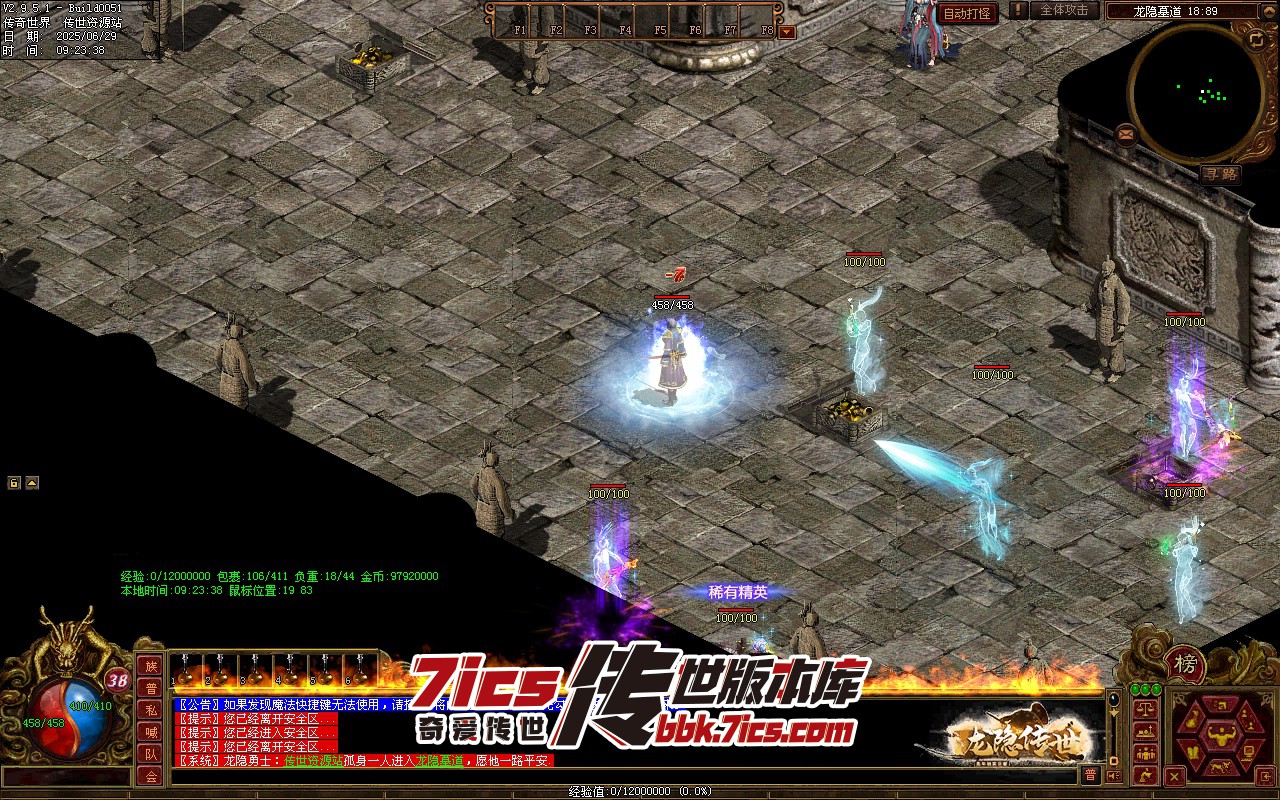Expand the F-key skill bar dropdown arrow
The width and height of the screenshot is (1280, 800).
point(787,31)
